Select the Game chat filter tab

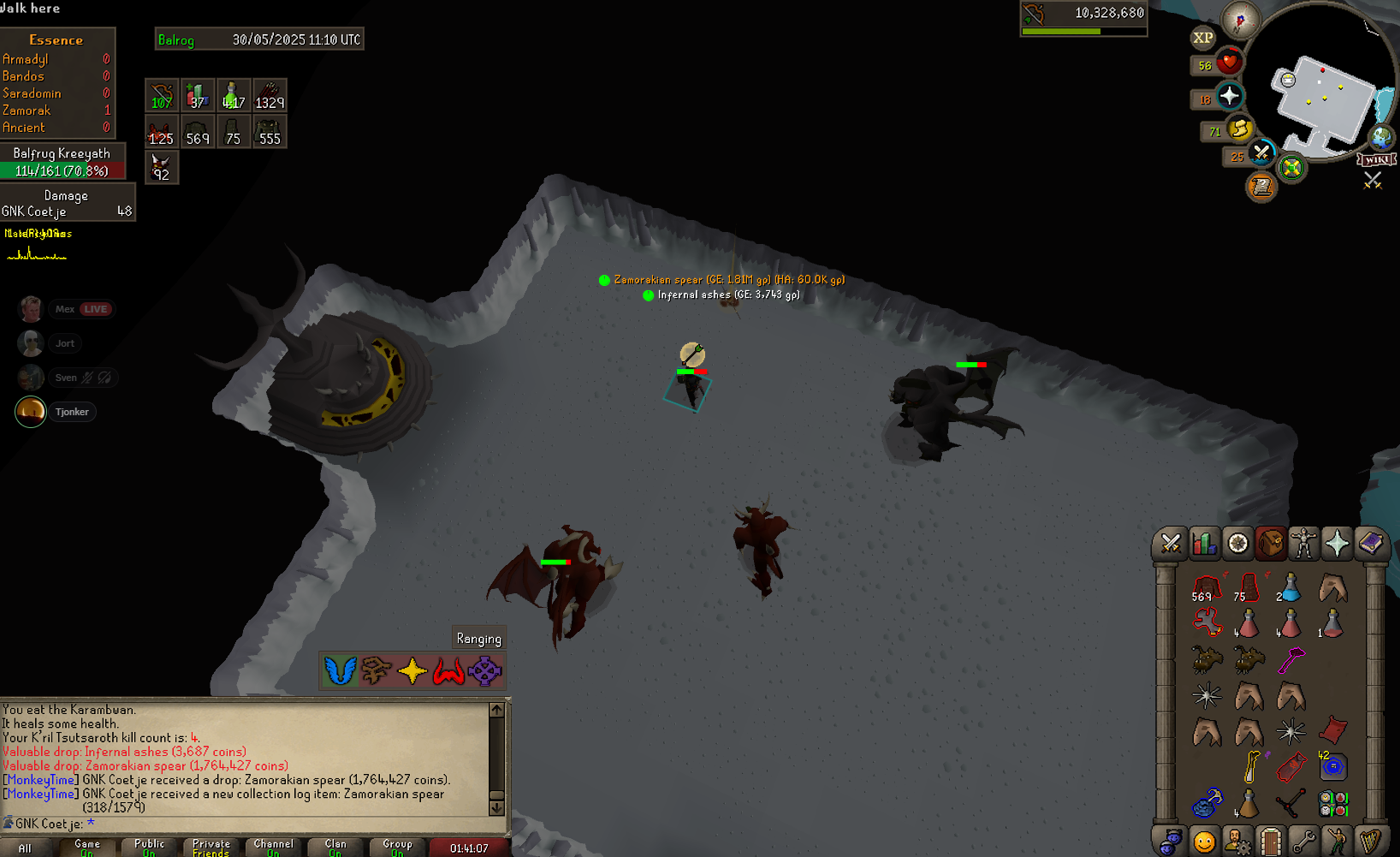pyautogui.click(x=87, y=848)
